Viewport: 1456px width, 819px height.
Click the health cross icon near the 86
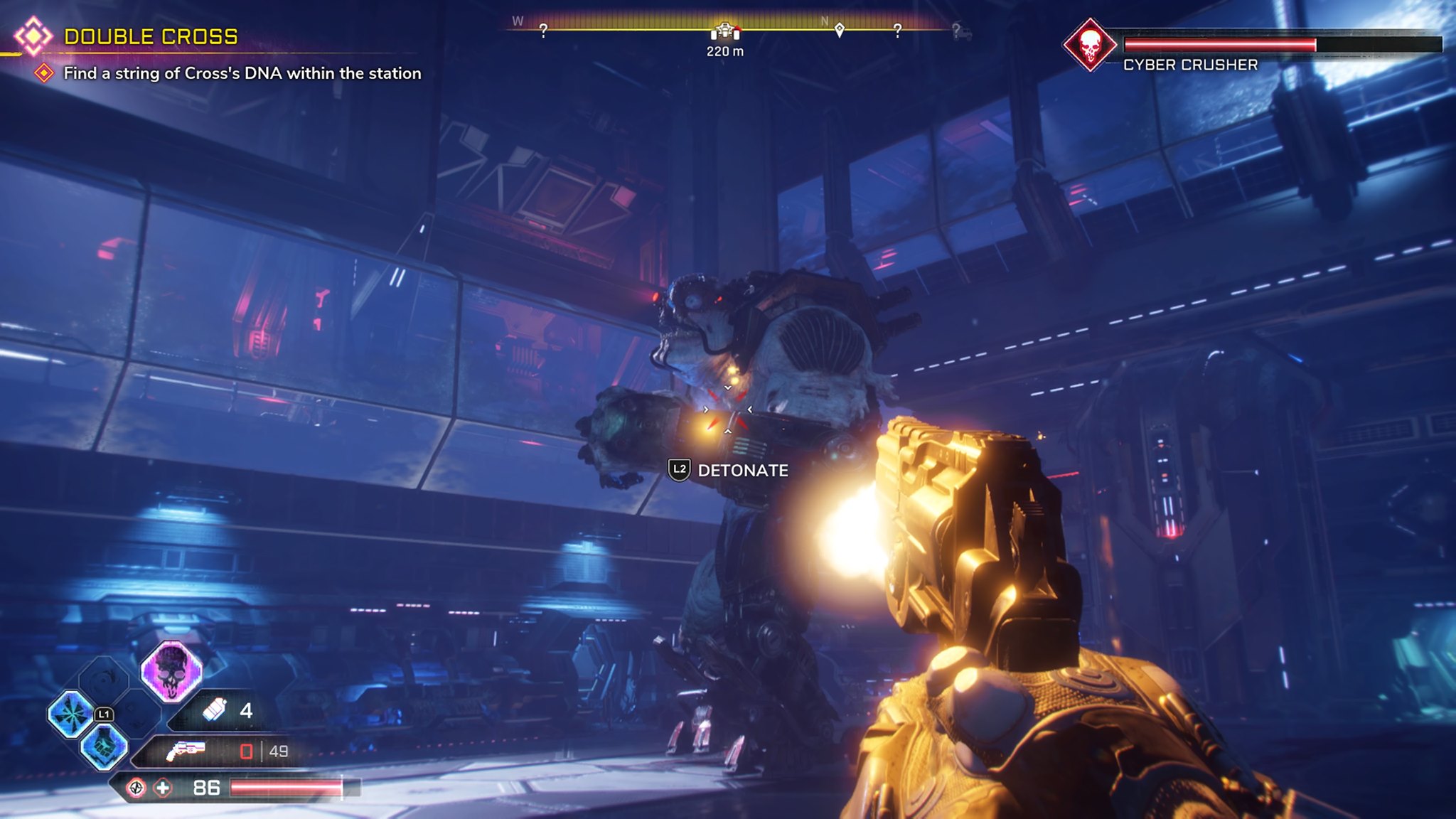pyautogui.click(x=164, y=788)
